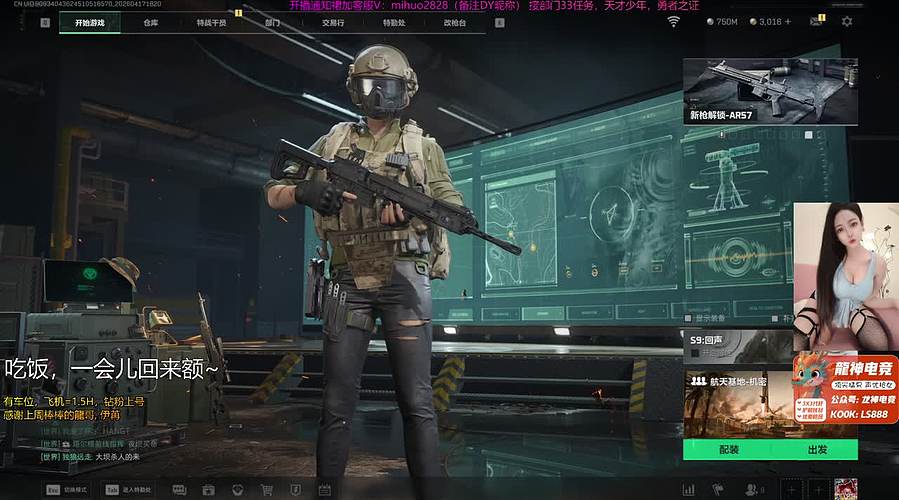Open the 交易行 trading house tab

pos(334,22)
